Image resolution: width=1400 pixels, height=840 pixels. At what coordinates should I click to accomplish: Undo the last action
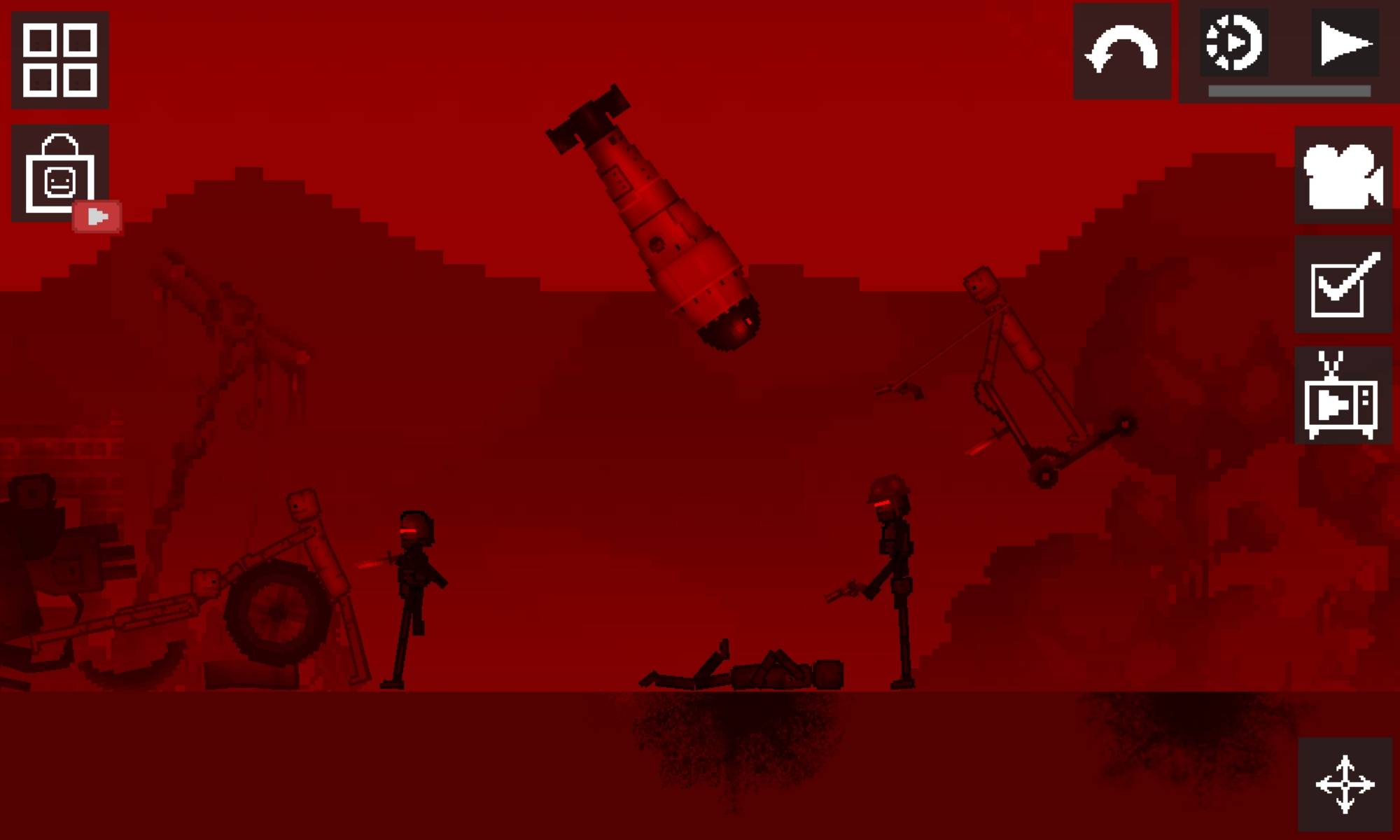click(1121, 50)
